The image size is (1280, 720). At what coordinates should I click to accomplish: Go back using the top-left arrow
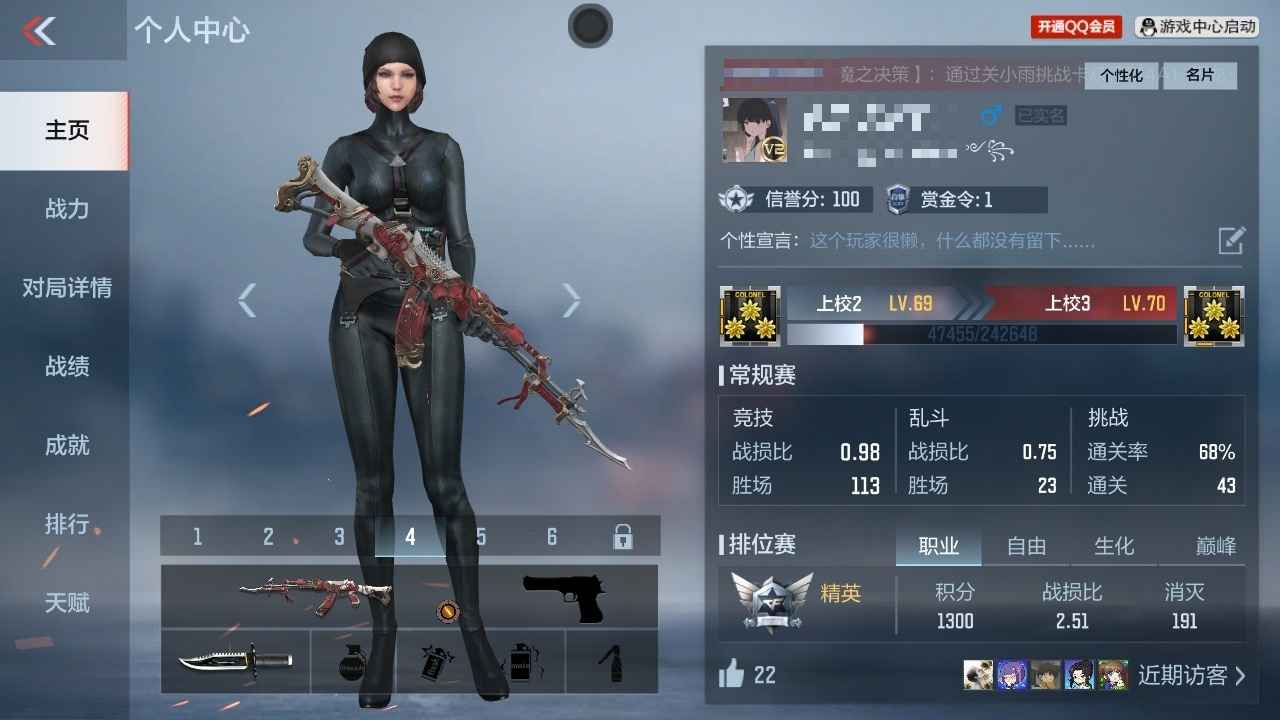point(40,31)
